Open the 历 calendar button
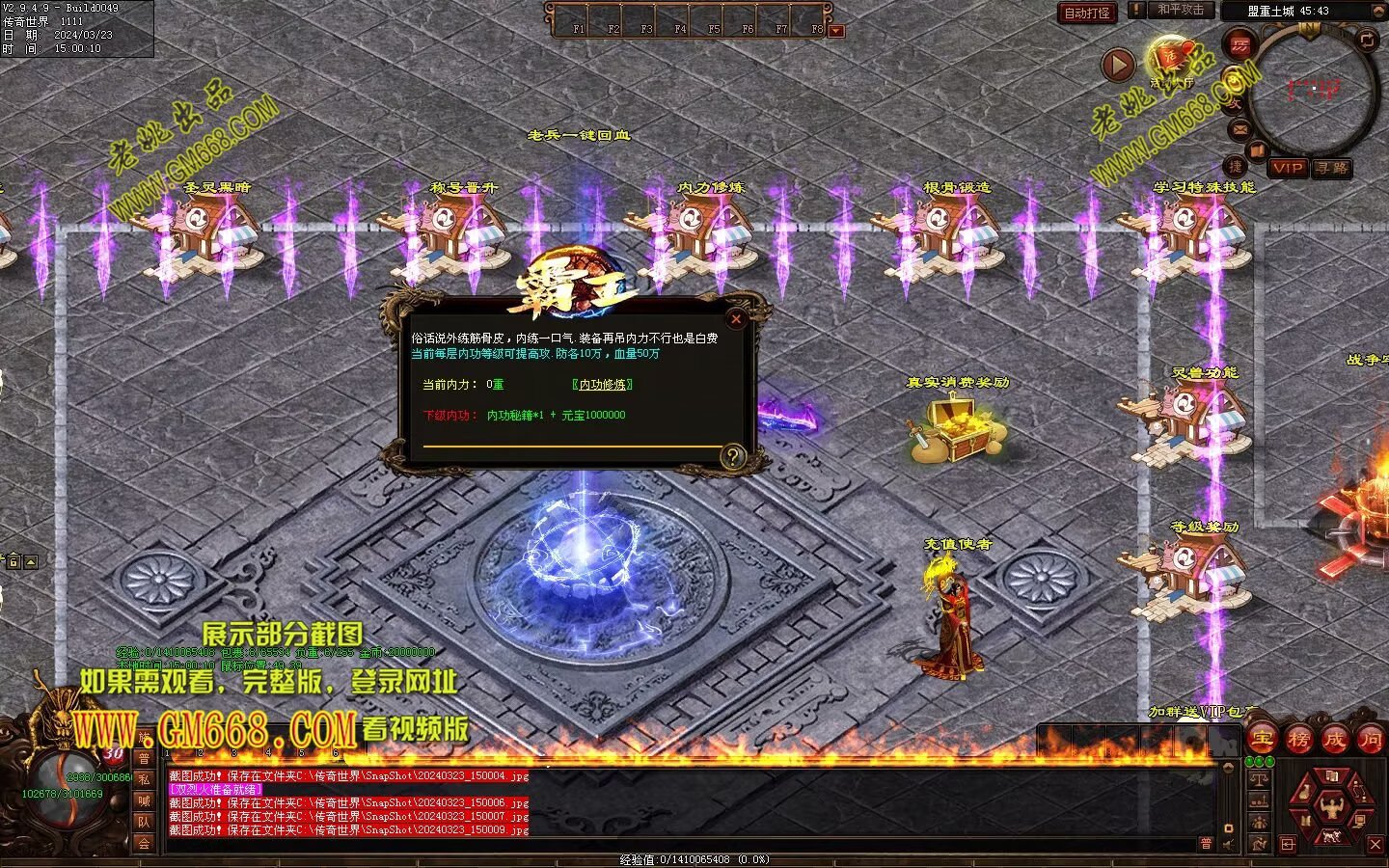This screenshot has width=1389, height=868. coord(1240,44)
